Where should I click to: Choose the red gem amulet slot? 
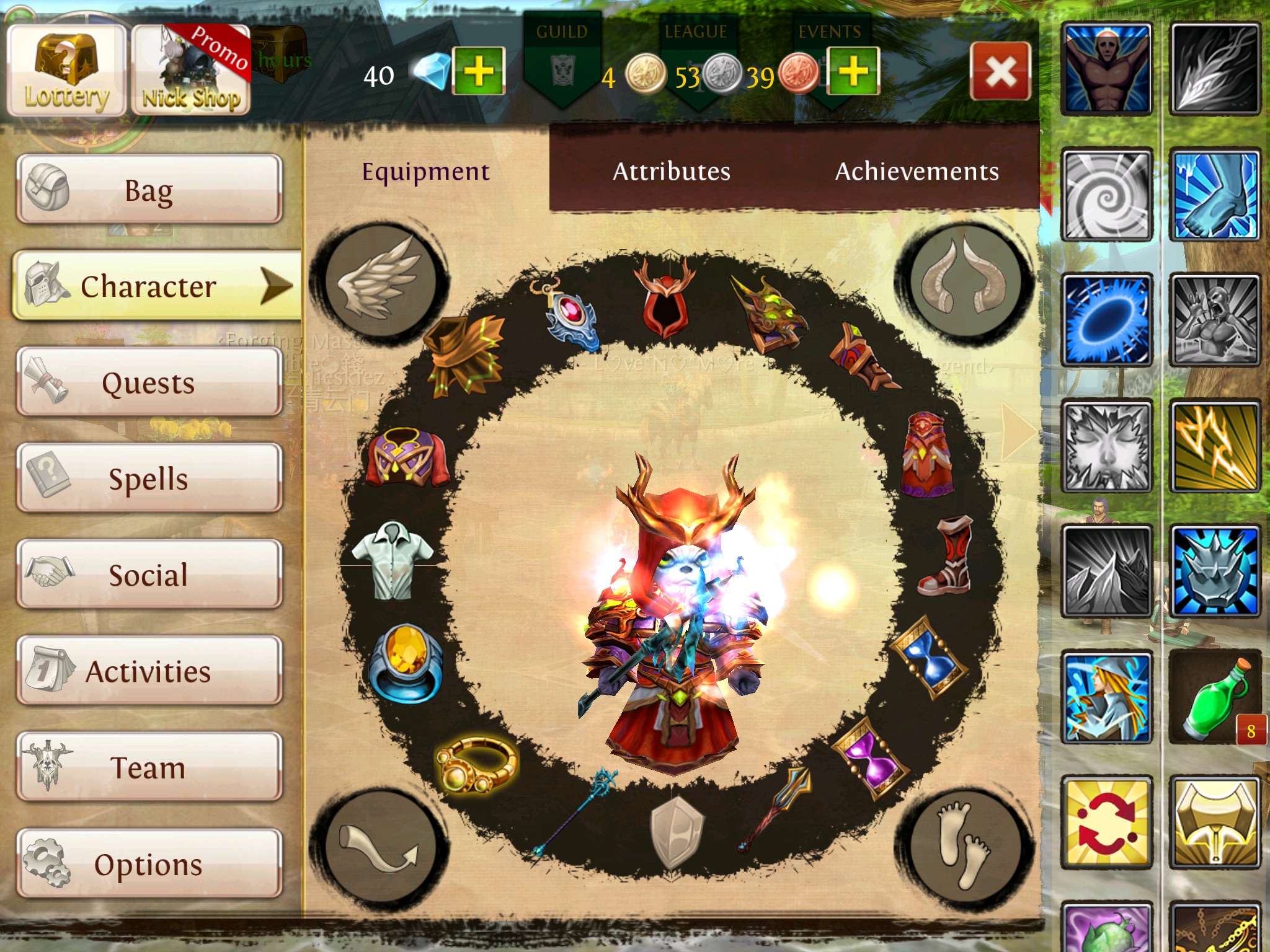click(x=568, y=316)
